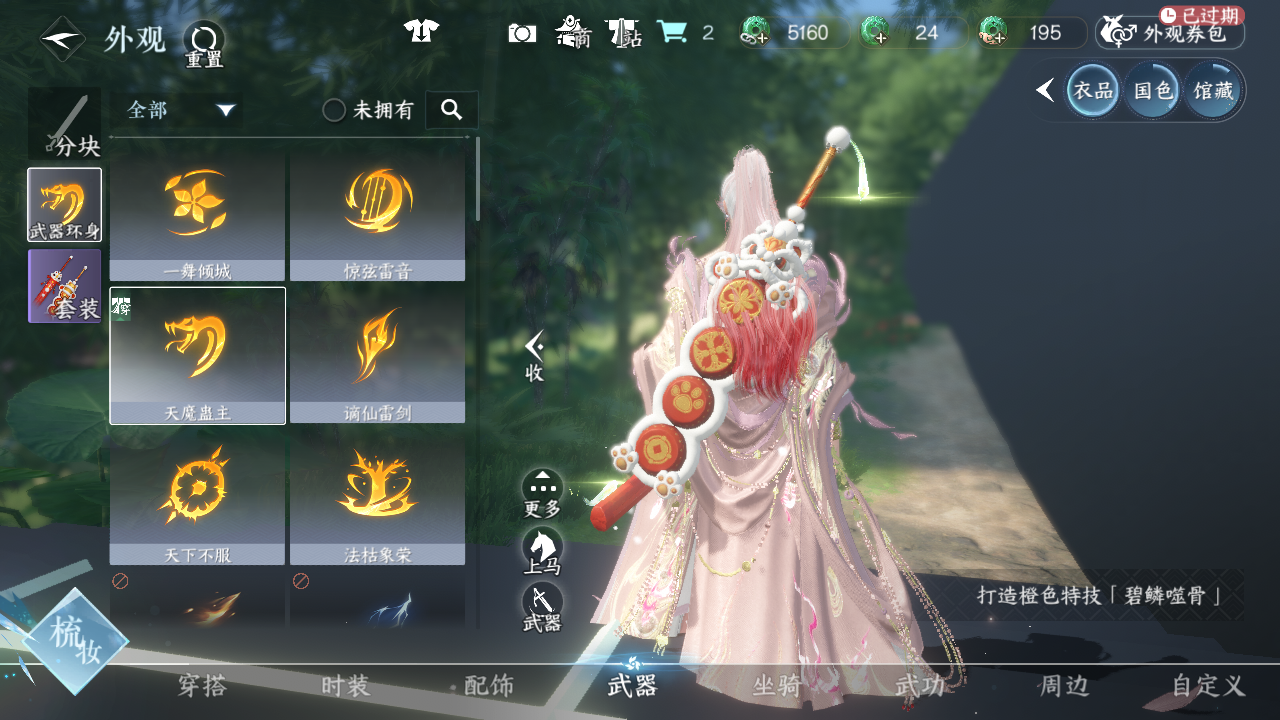1280x720 pixels.
Task: Toggle the 未拥有 checkbox
Action: [x=334, y=111]
